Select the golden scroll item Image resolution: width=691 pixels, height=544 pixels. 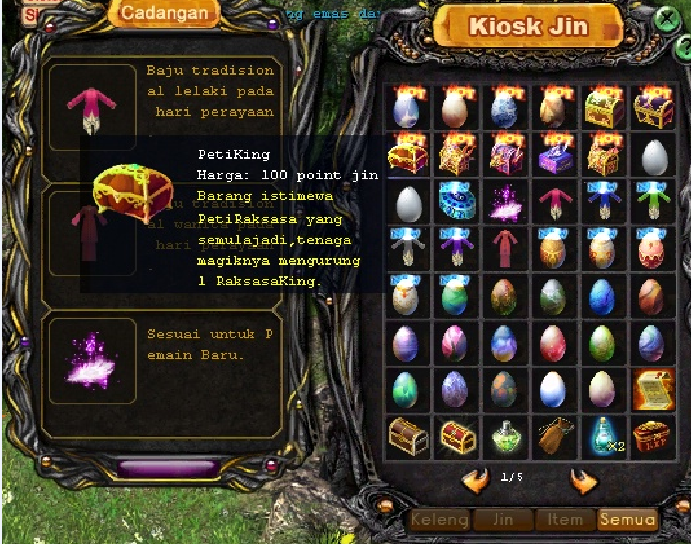[651, 387]
